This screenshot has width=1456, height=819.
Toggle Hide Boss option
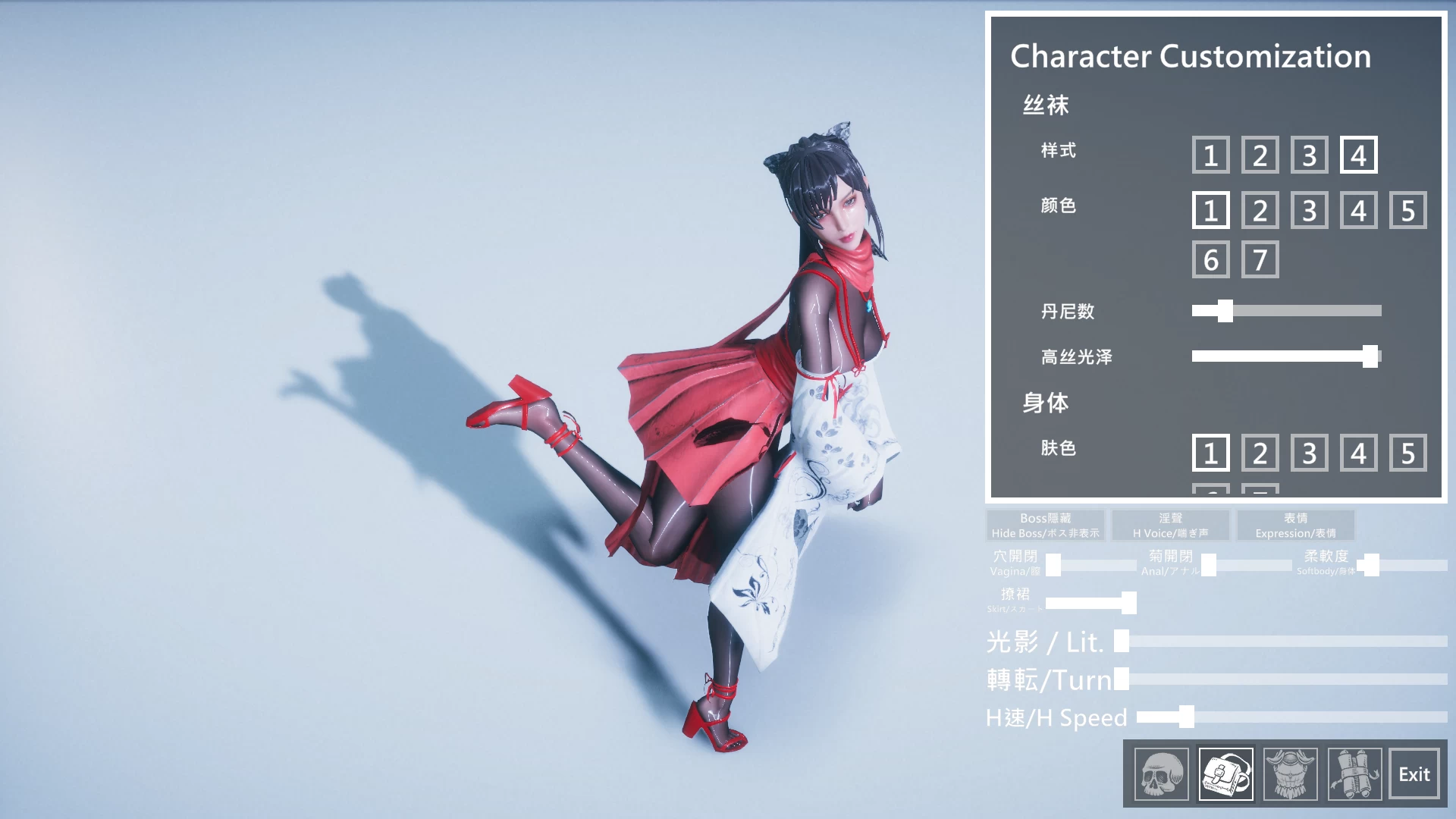[1046, 525]
